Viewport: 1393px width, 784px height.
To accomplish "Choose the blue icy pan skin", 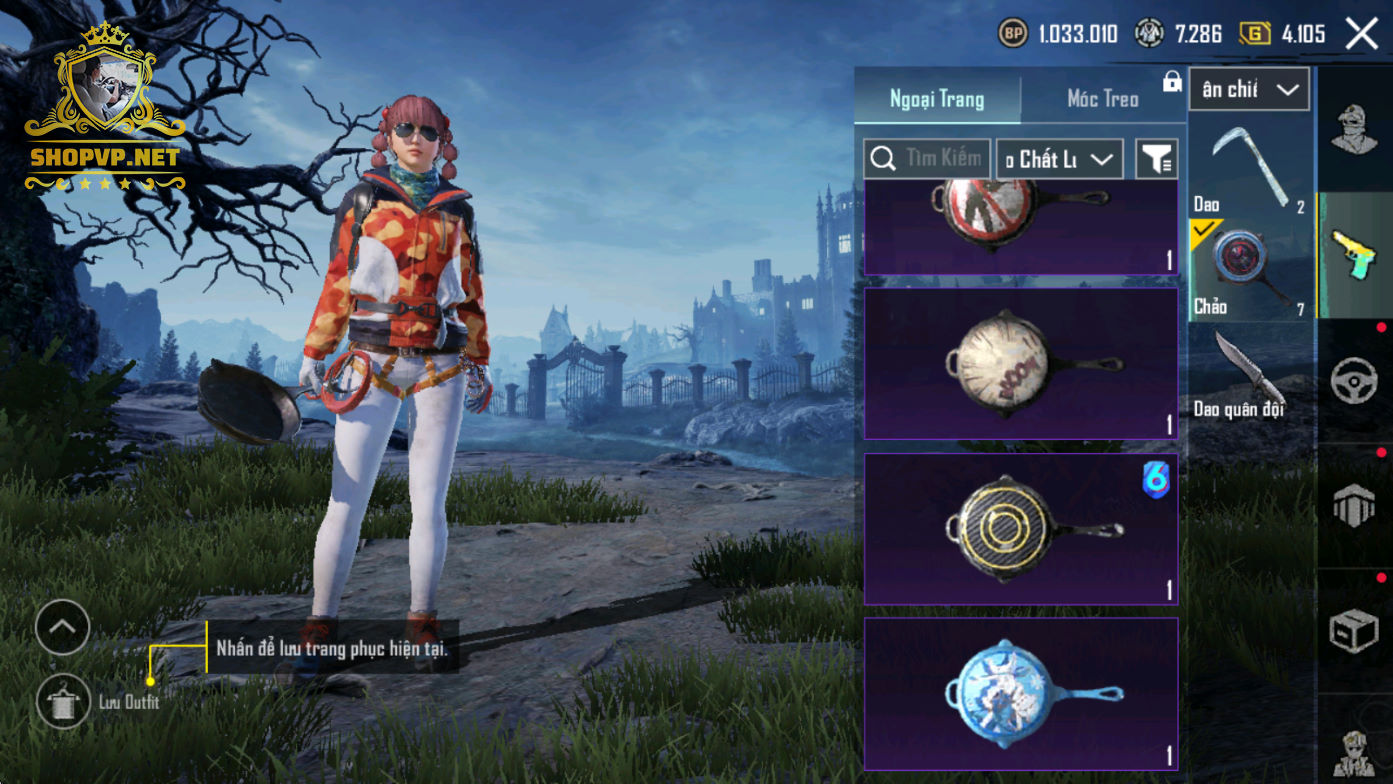I will pyautogui.click(x=1020, y=693).
